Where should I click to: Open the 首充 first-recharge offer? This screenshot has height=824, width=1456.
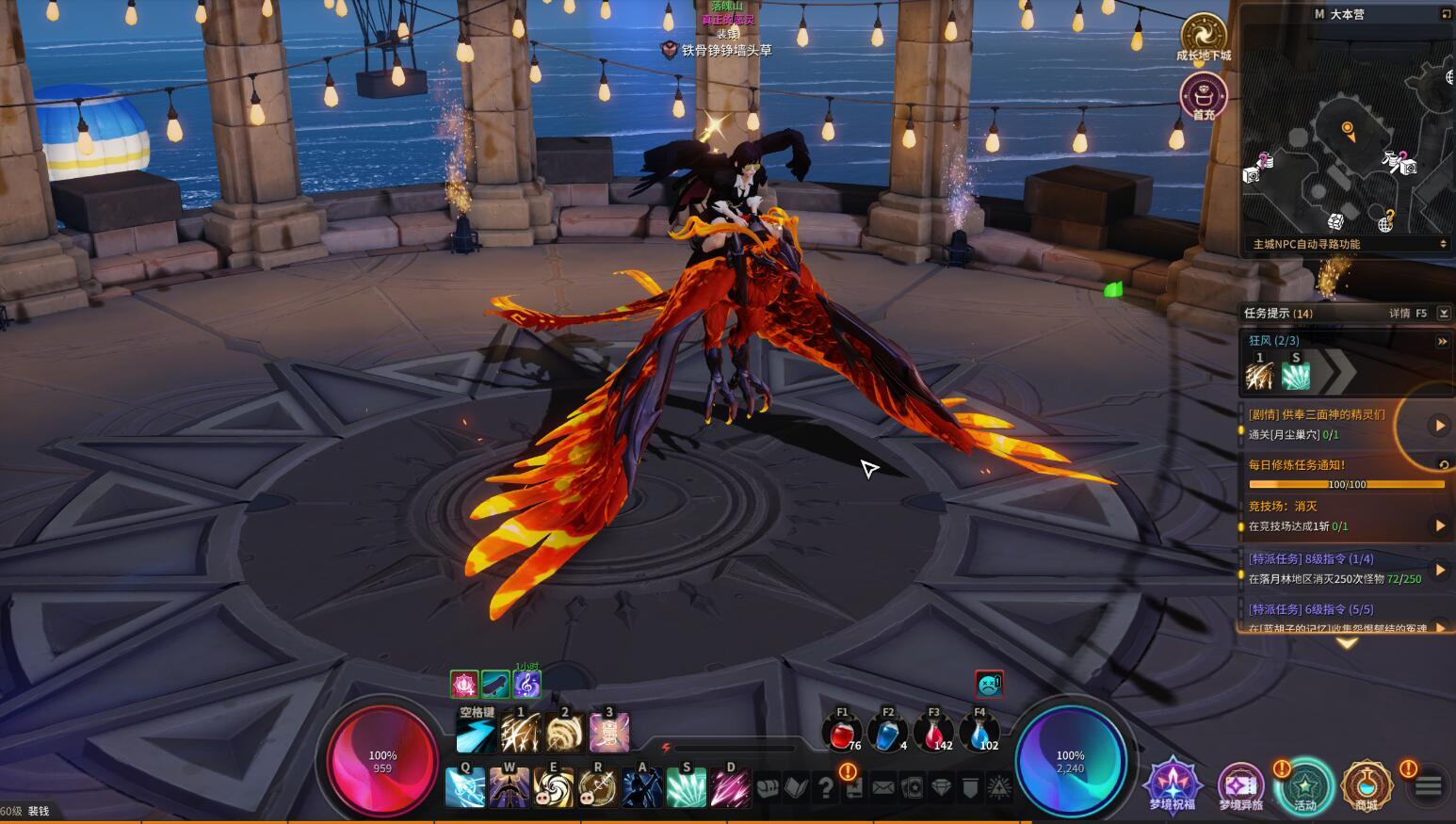click(1204, 96)
